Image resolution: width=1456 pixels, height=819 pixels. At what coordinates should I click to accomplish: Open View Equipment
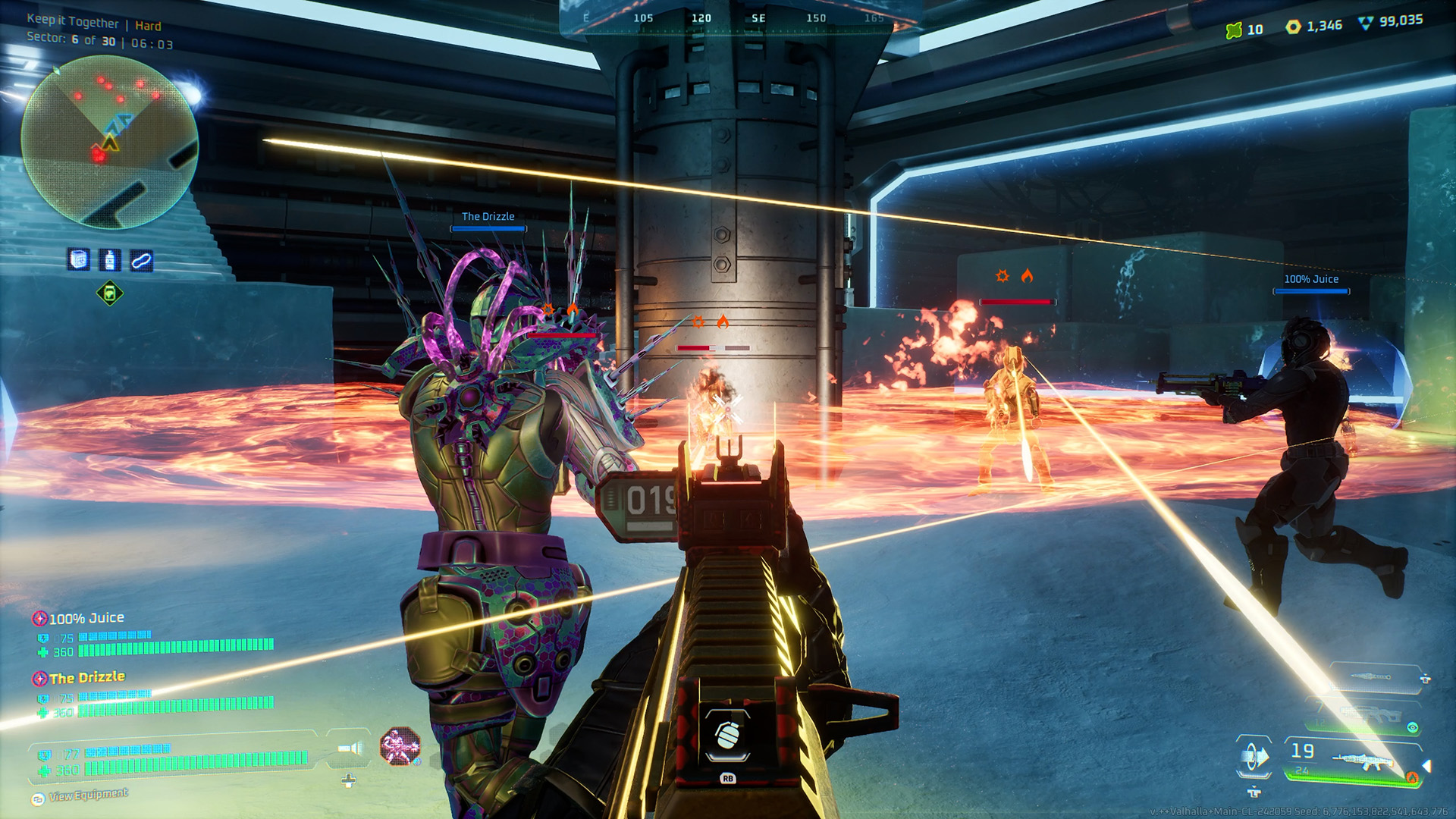coord(87,795)
